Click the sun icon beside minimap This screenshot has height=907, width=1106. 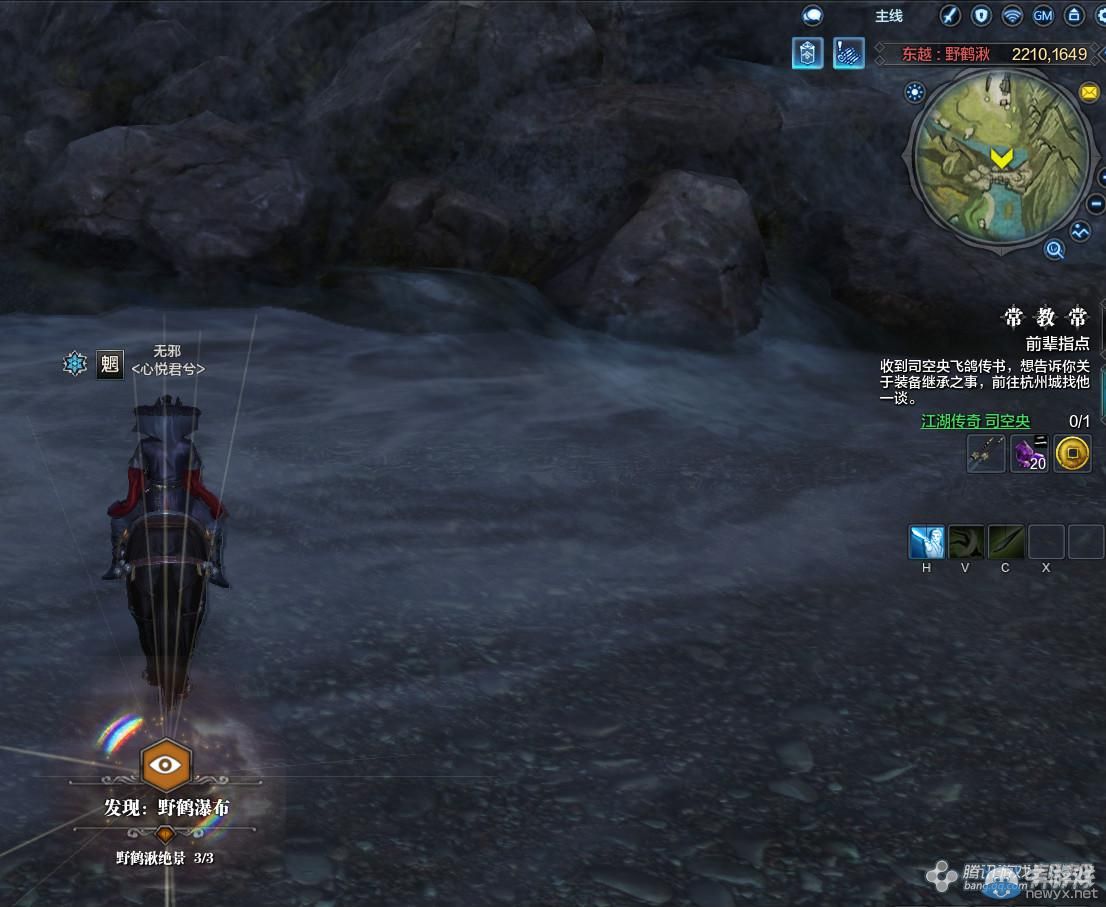914,93
